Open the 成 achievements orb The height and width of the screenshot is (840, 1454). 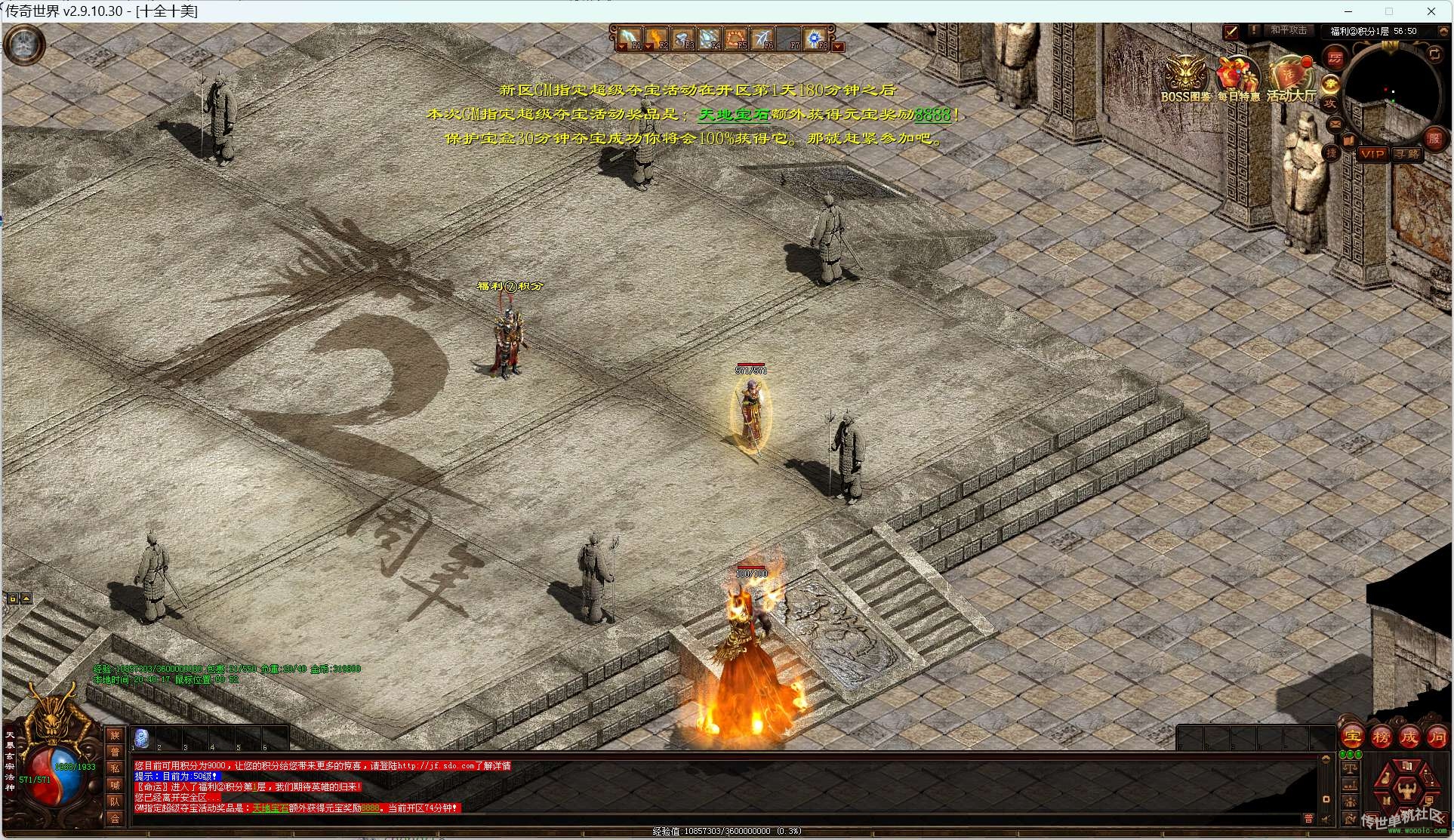(1409, 737)
